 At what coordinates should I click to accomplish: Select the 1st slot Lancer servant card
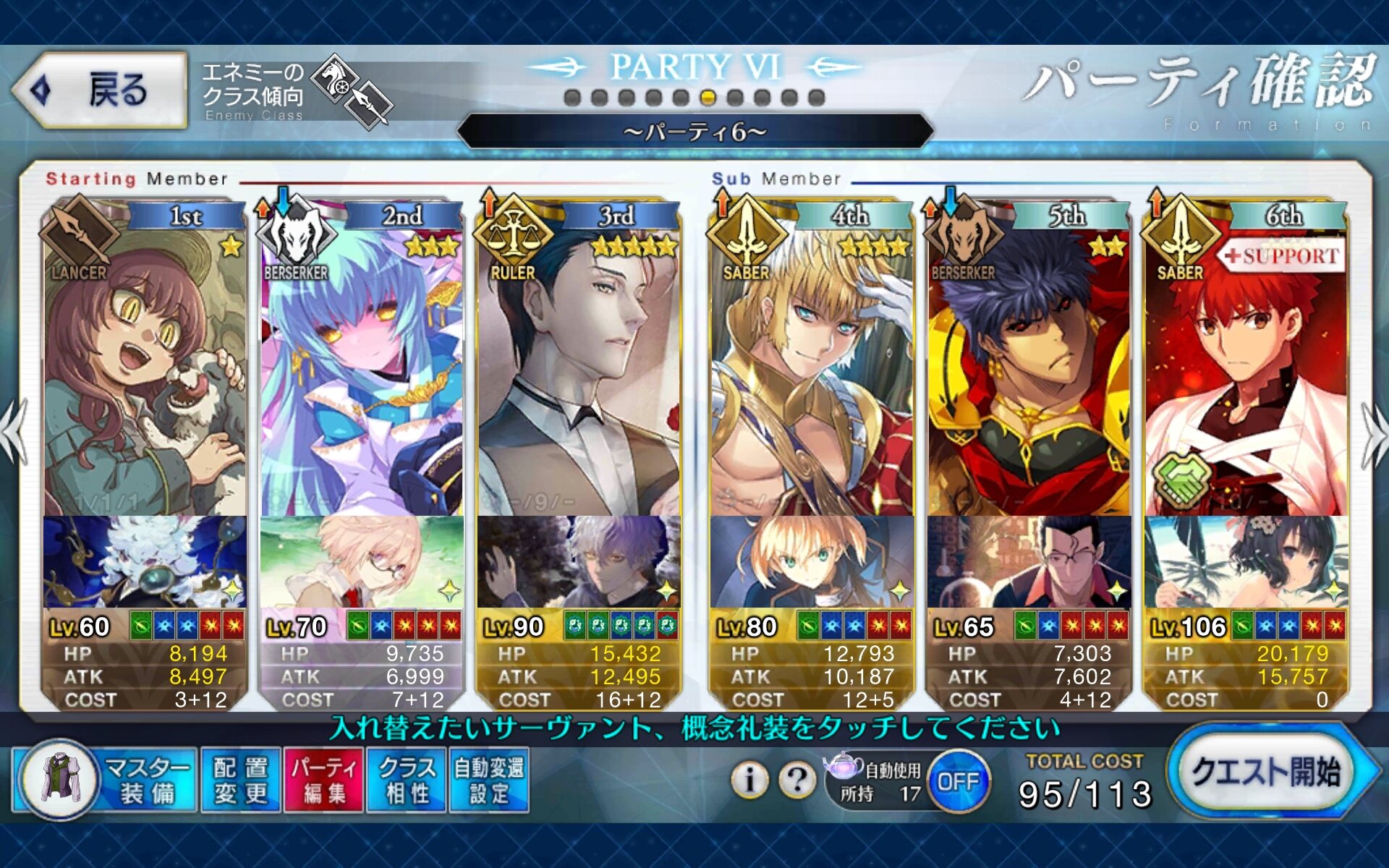click(145, 376)
